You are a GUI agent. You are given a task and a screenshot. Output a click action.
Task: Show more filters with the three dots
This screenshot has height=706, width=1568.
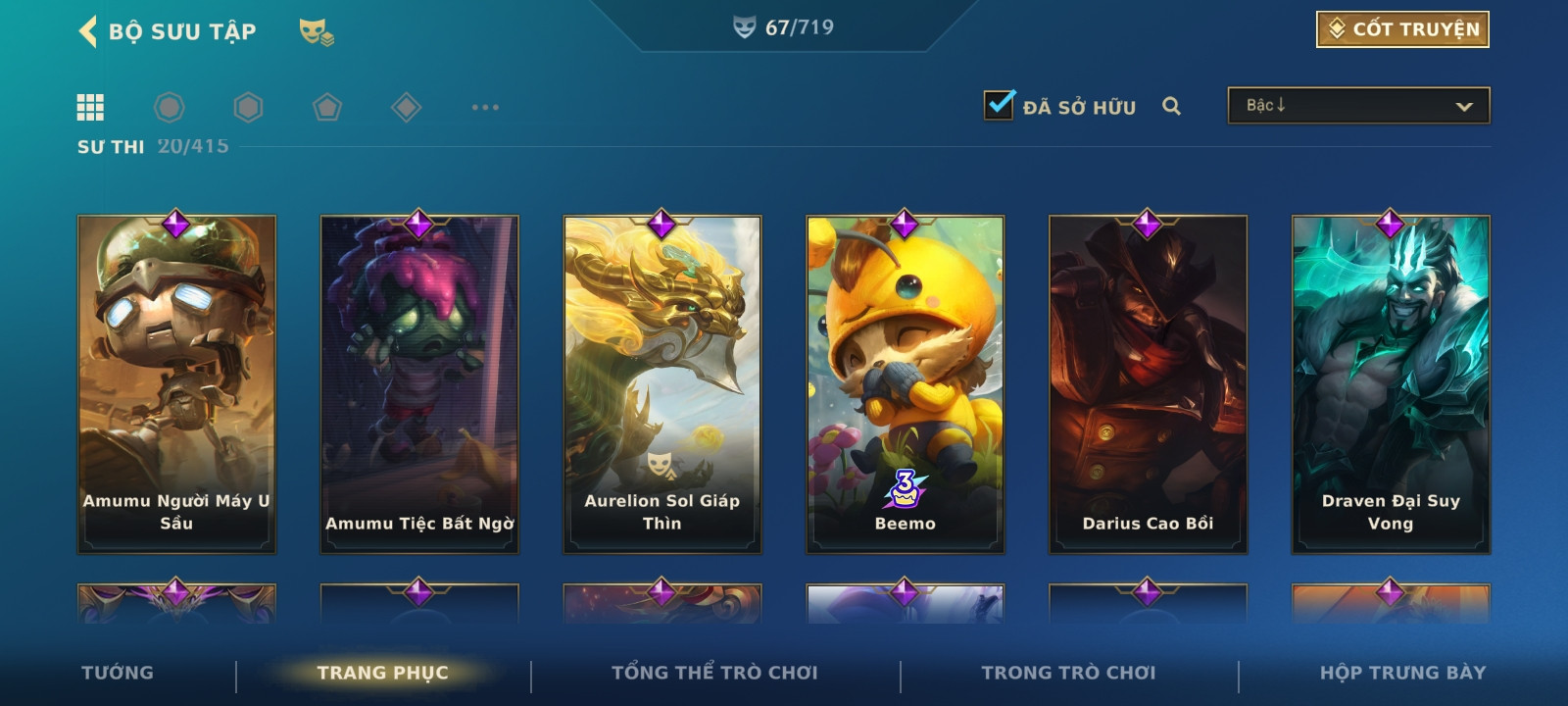(485, 107)
